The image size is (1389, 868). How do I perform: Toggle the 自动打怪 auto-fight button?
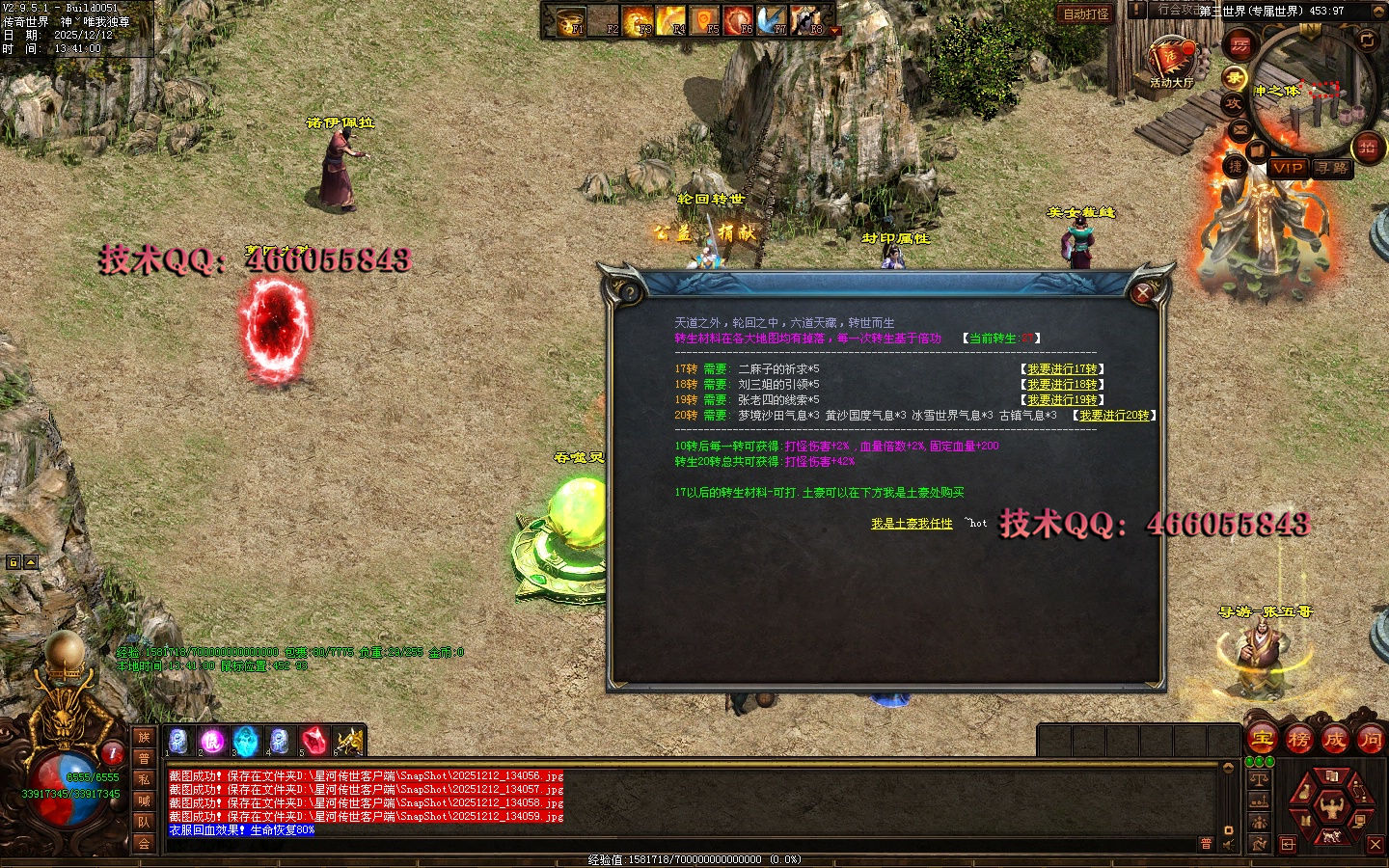[x=1085, y=14]
